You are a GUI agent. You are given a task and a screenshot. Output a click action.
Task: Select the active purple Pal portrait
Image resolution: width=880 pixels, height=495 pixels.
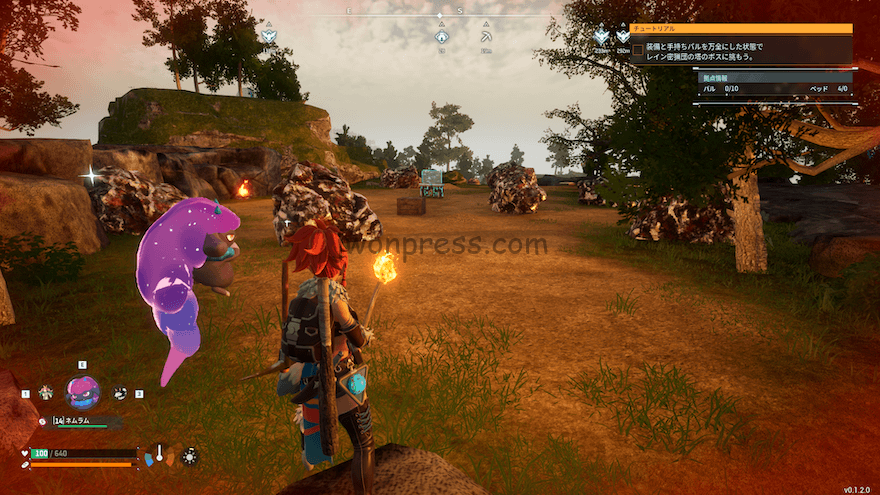pyautogui.click(x=82, y=392)
